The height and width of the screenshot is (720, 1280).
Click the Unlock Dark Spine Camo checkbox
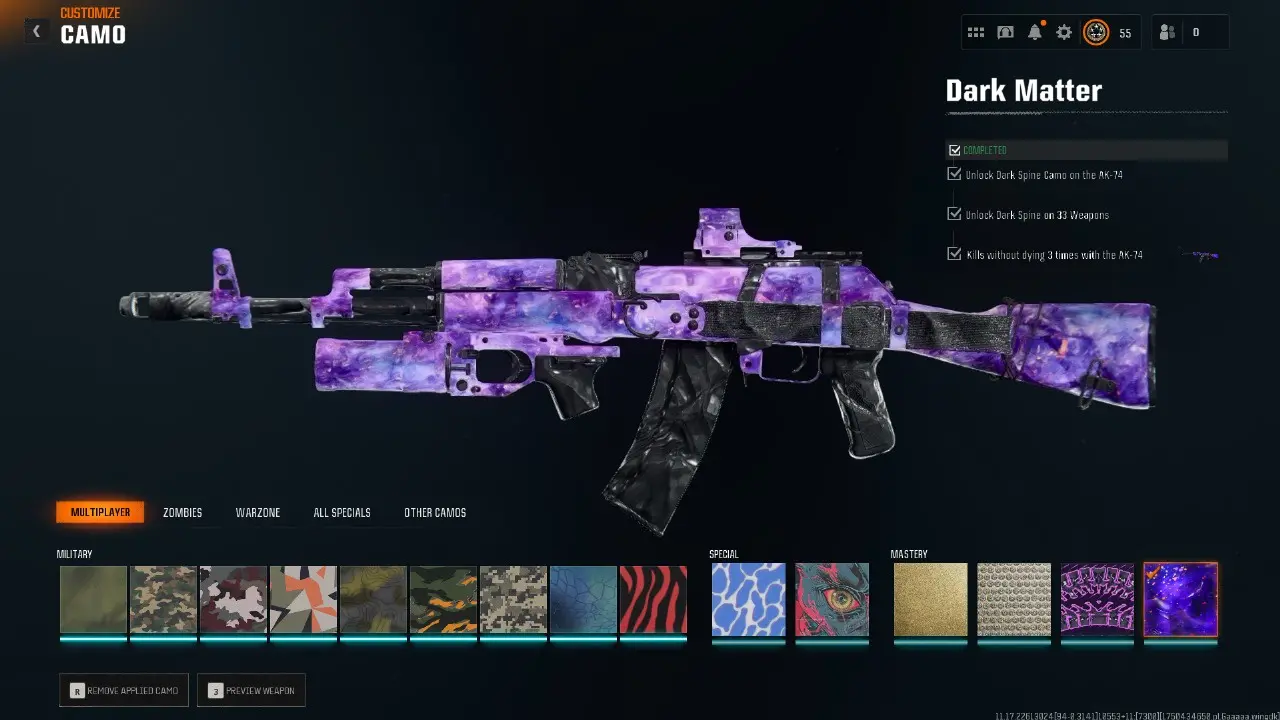coord(954,173)
